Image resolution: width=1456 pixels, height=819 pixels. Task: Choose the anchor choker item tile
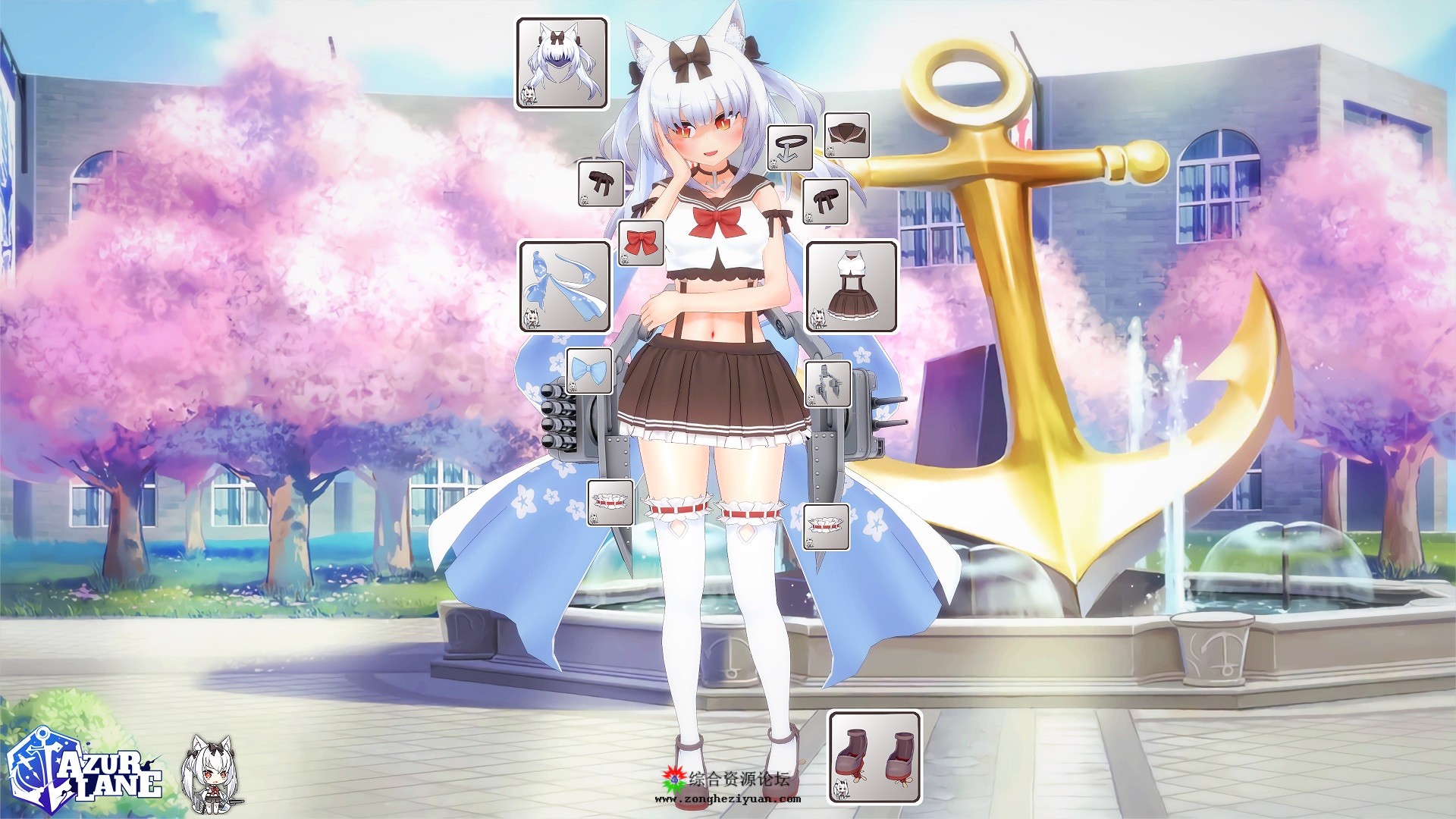click(x=789, y=147)
